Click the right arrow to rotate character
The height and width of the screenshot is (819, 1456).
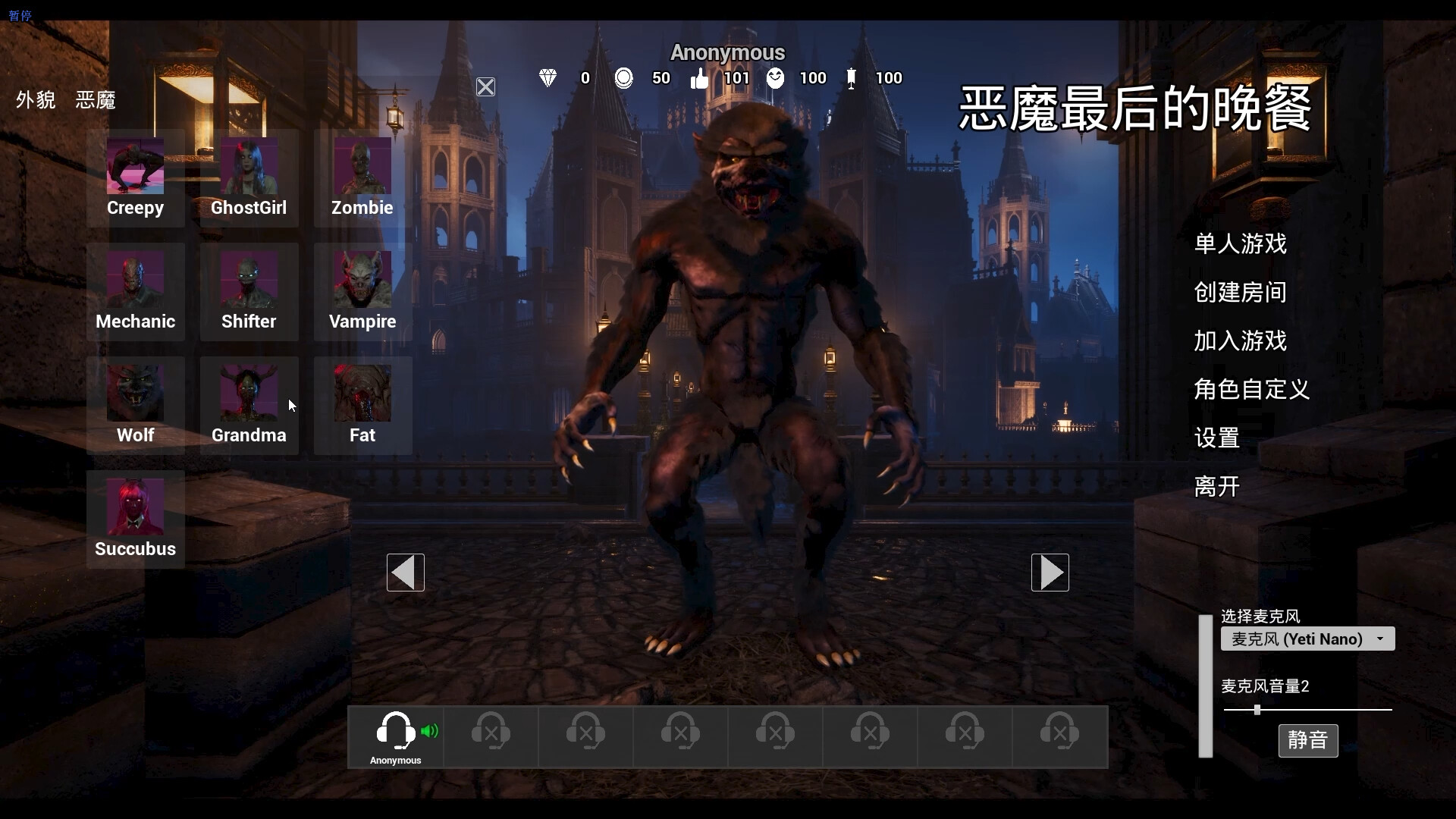(1050, 573)
